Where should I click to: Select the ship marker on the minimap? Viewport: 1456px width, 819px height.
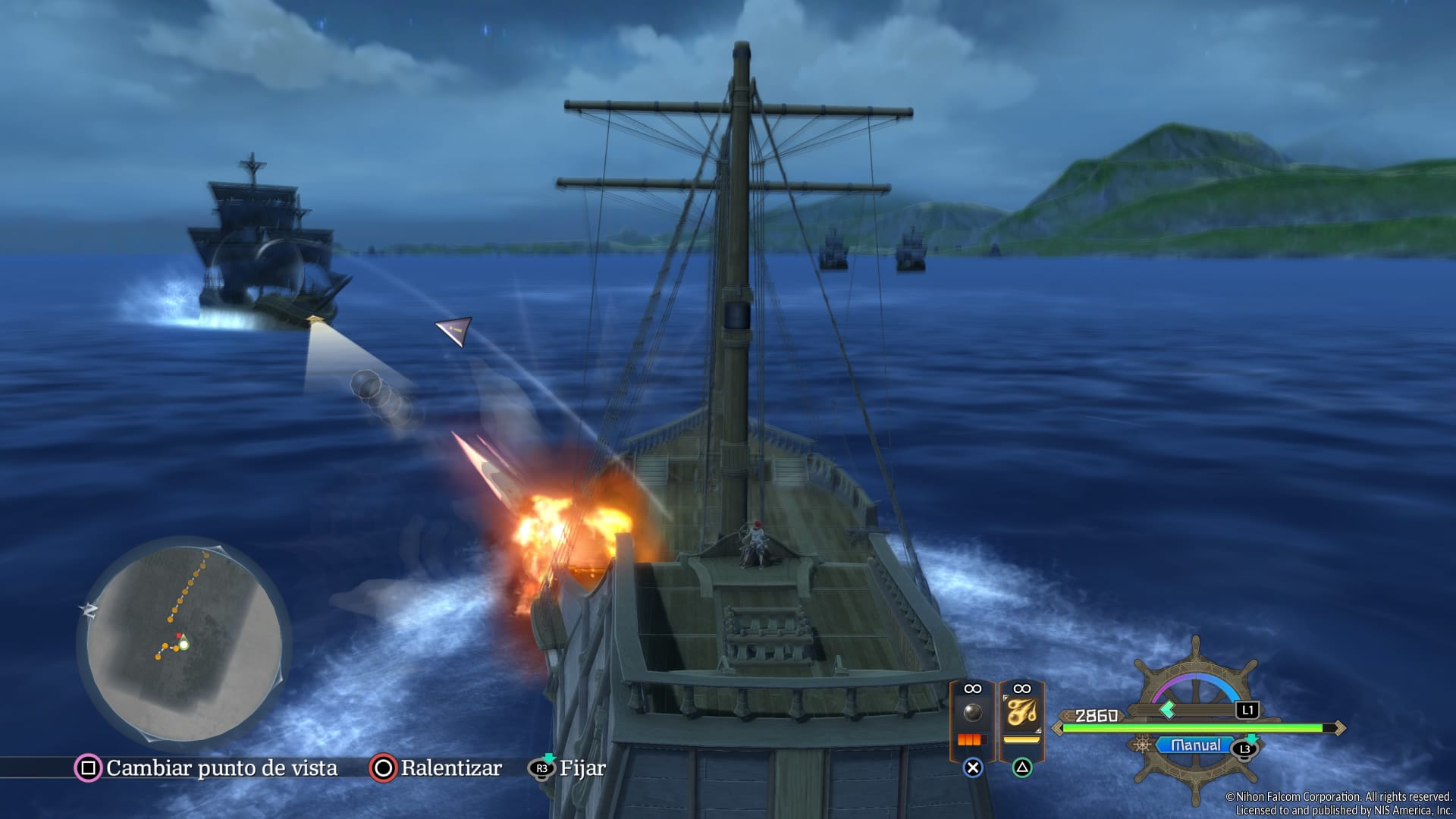point(184,645)
